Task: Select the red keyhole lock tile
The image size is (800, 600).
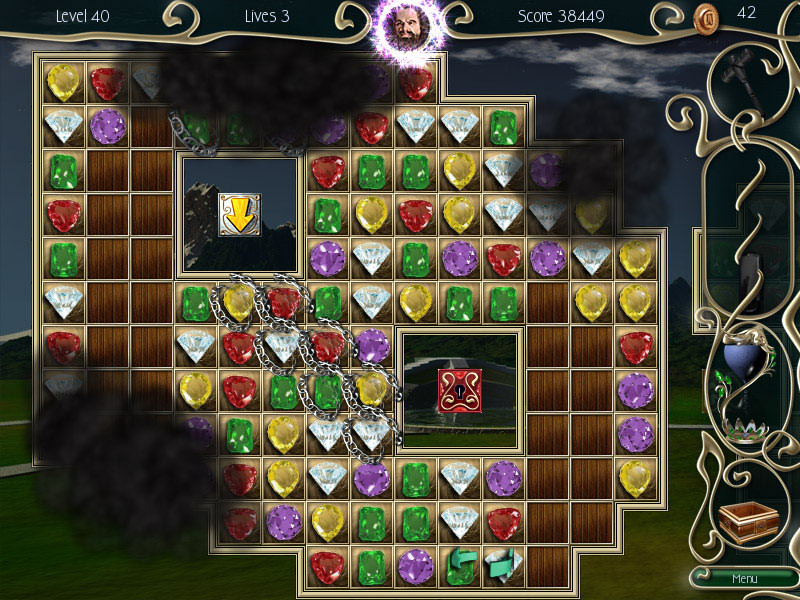Action: click(460, 390)
